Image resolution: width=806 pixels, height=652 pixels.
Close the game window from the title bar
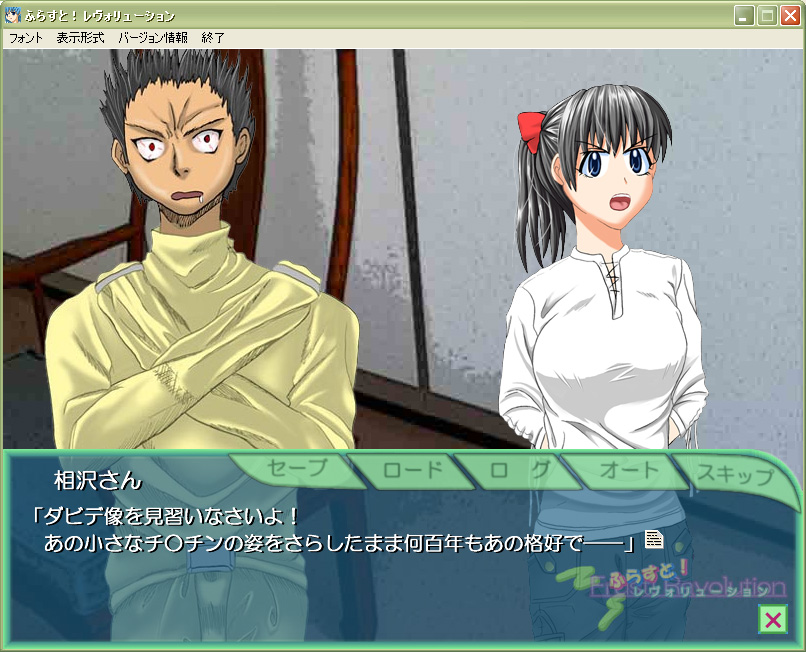coord(790,16)
